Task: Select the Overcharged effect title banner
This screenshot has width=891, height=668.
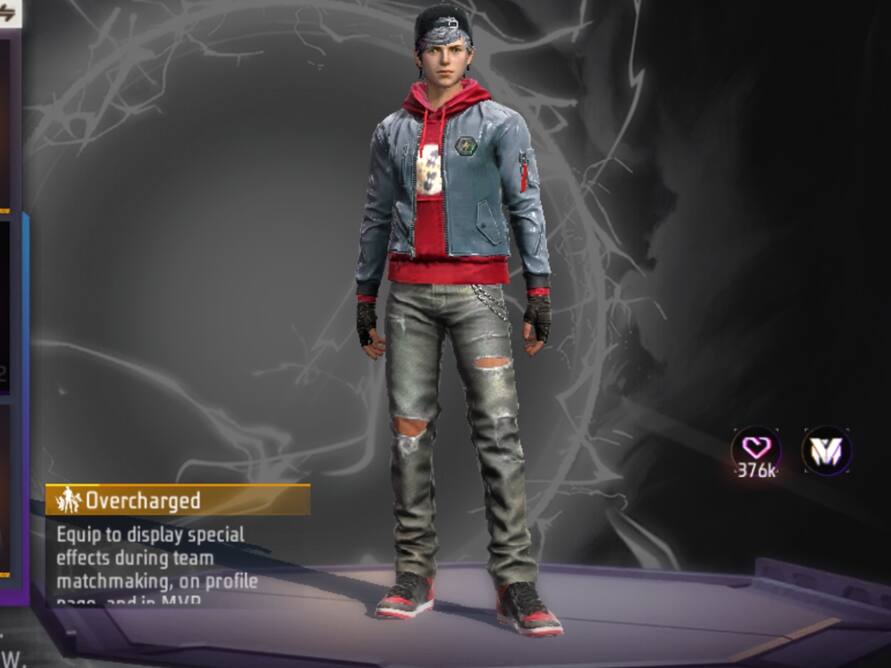Action: coord(178,500)
